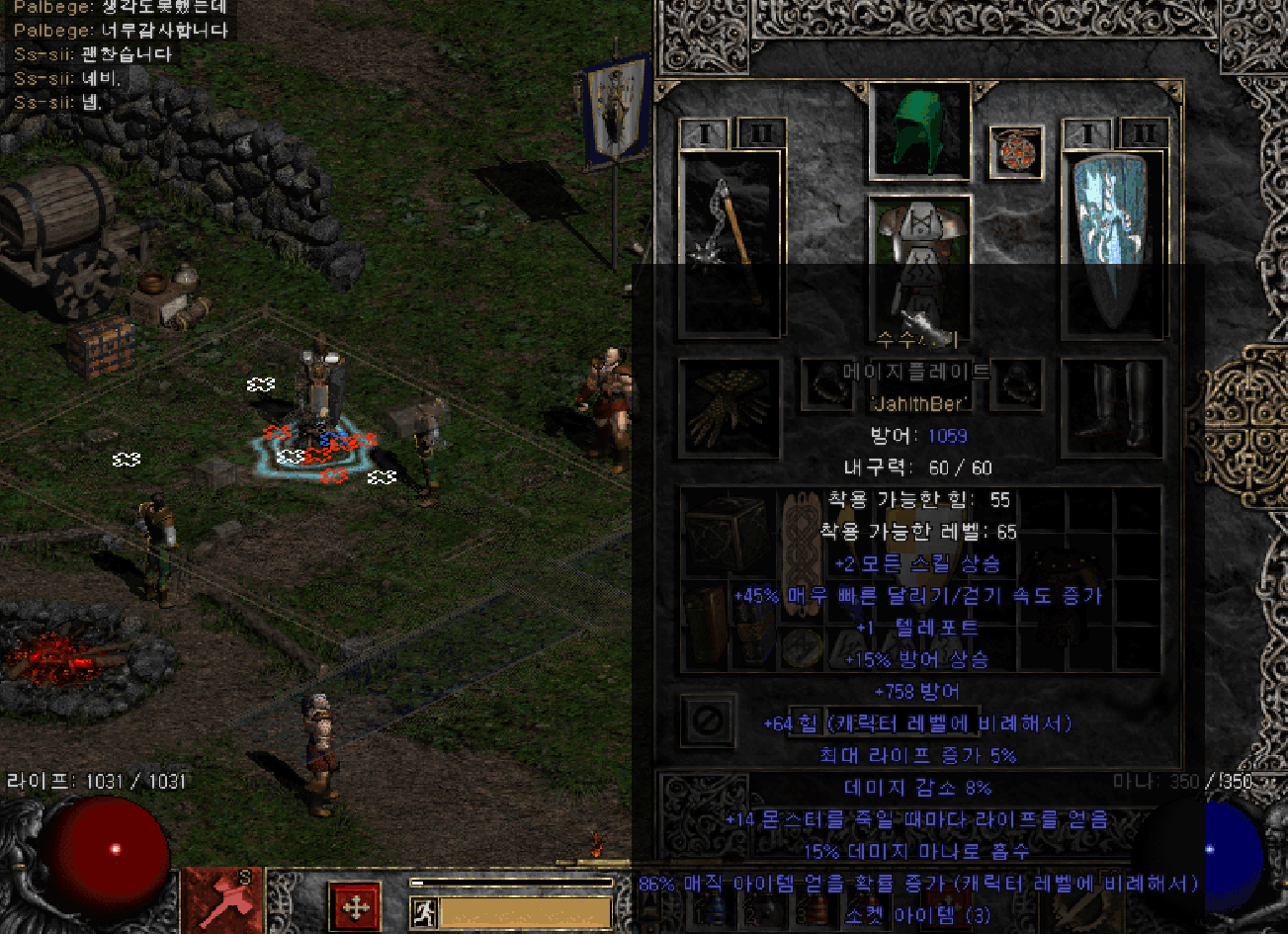Choose weapon set I tab above flail
The height and width of the screenshot is (934, 1288).
pos(705,133)
